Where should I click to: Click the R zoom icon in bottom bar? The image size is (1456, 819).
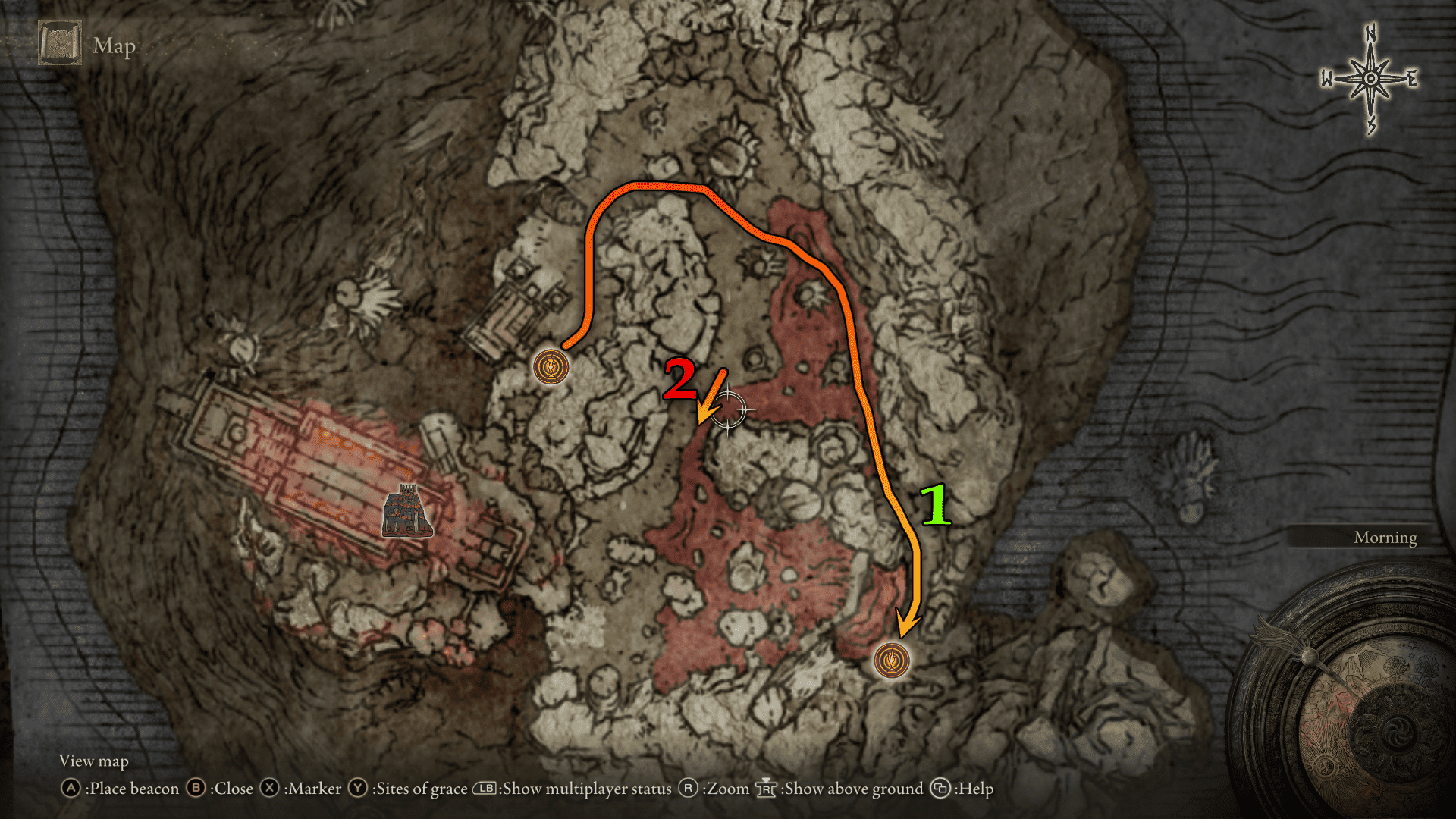point(686,789)
